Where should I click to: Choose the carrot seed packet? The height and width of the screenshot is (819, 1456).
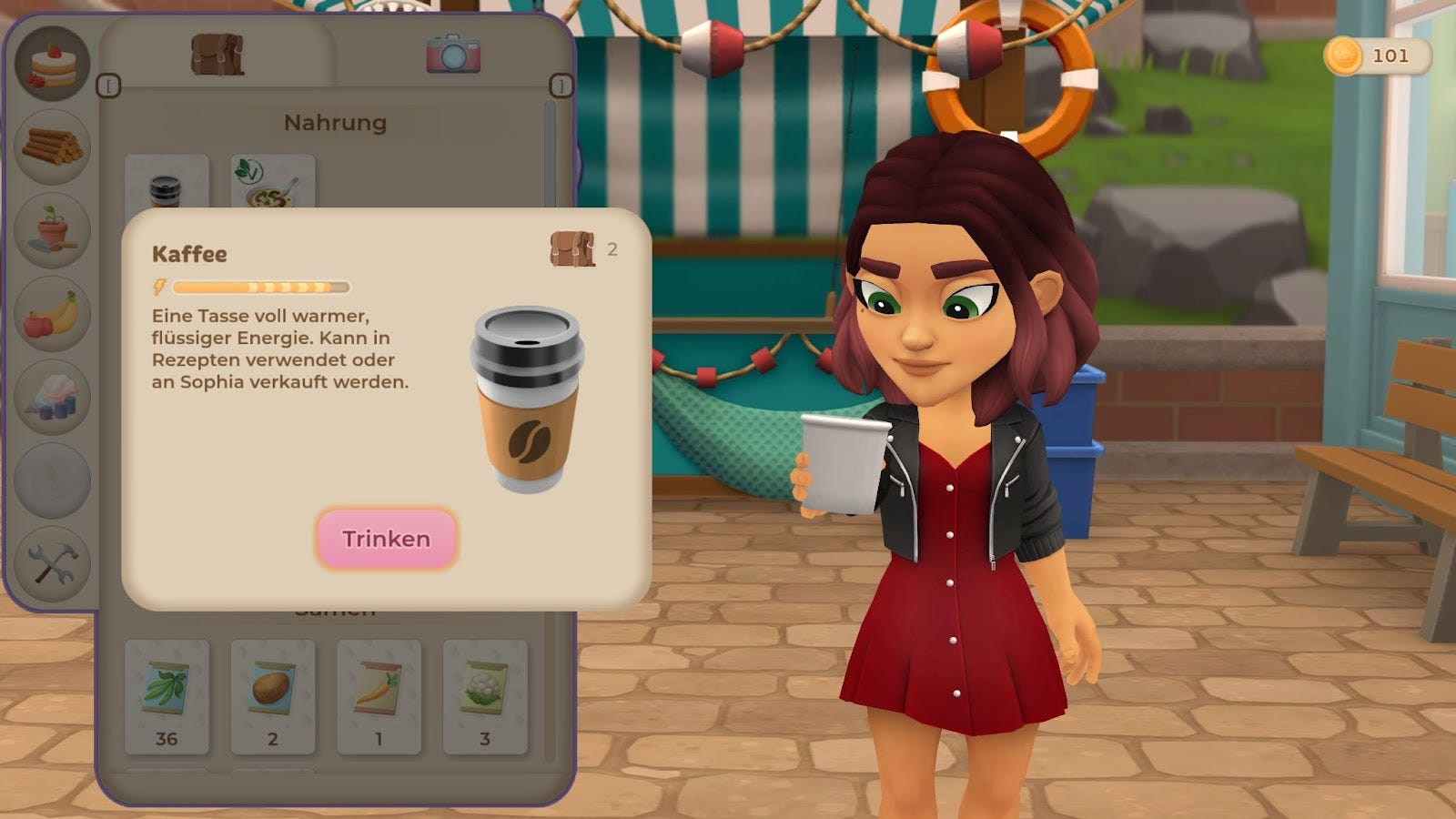pyautogui.click(x=379, y=696)
